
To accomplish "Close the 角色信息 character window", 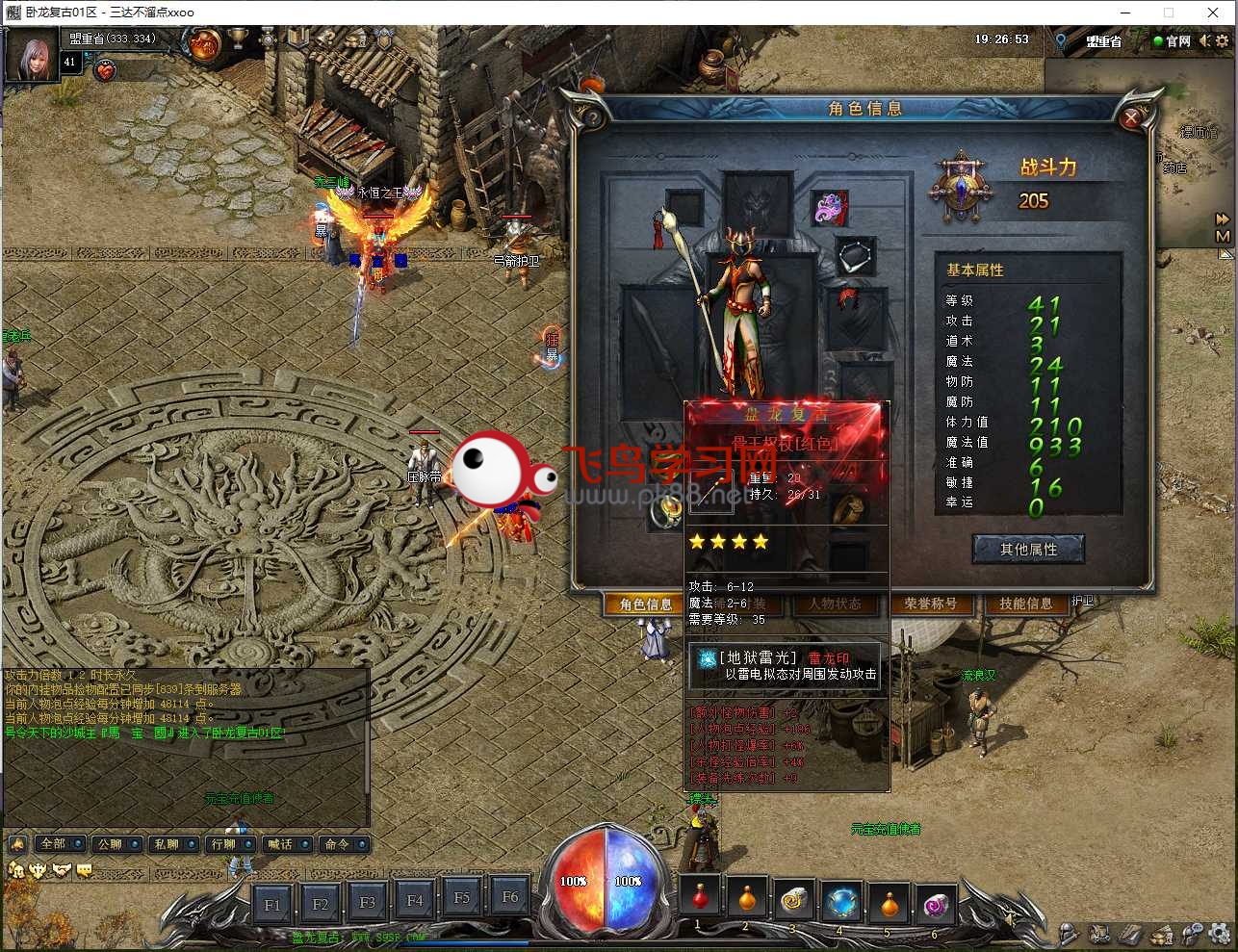I will pyautogui.click(x=1131, y=117).
